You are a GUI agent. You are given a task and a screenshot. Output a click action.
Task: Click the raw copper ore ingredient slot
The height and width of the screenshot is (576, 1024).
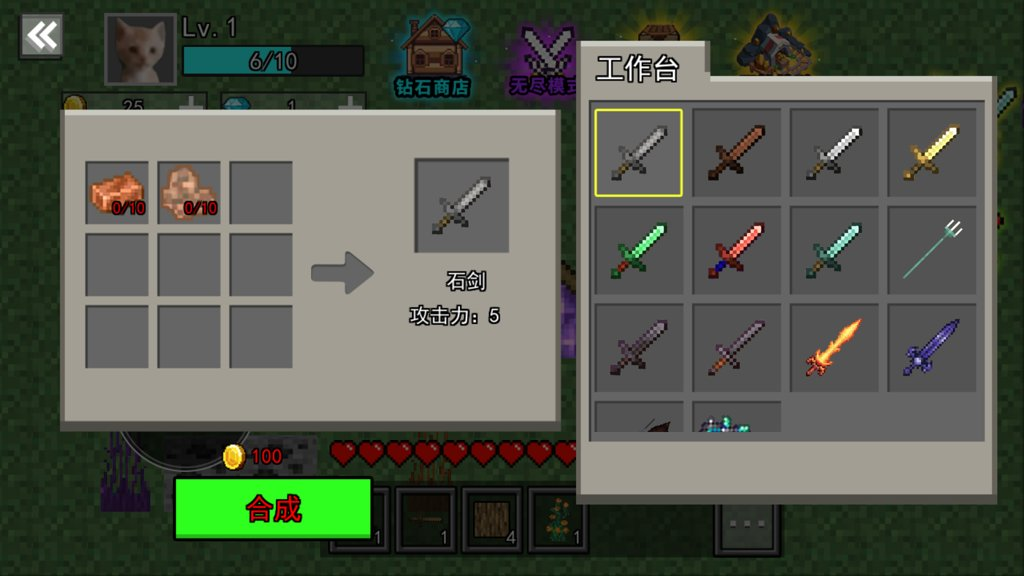tap(189, 192)
